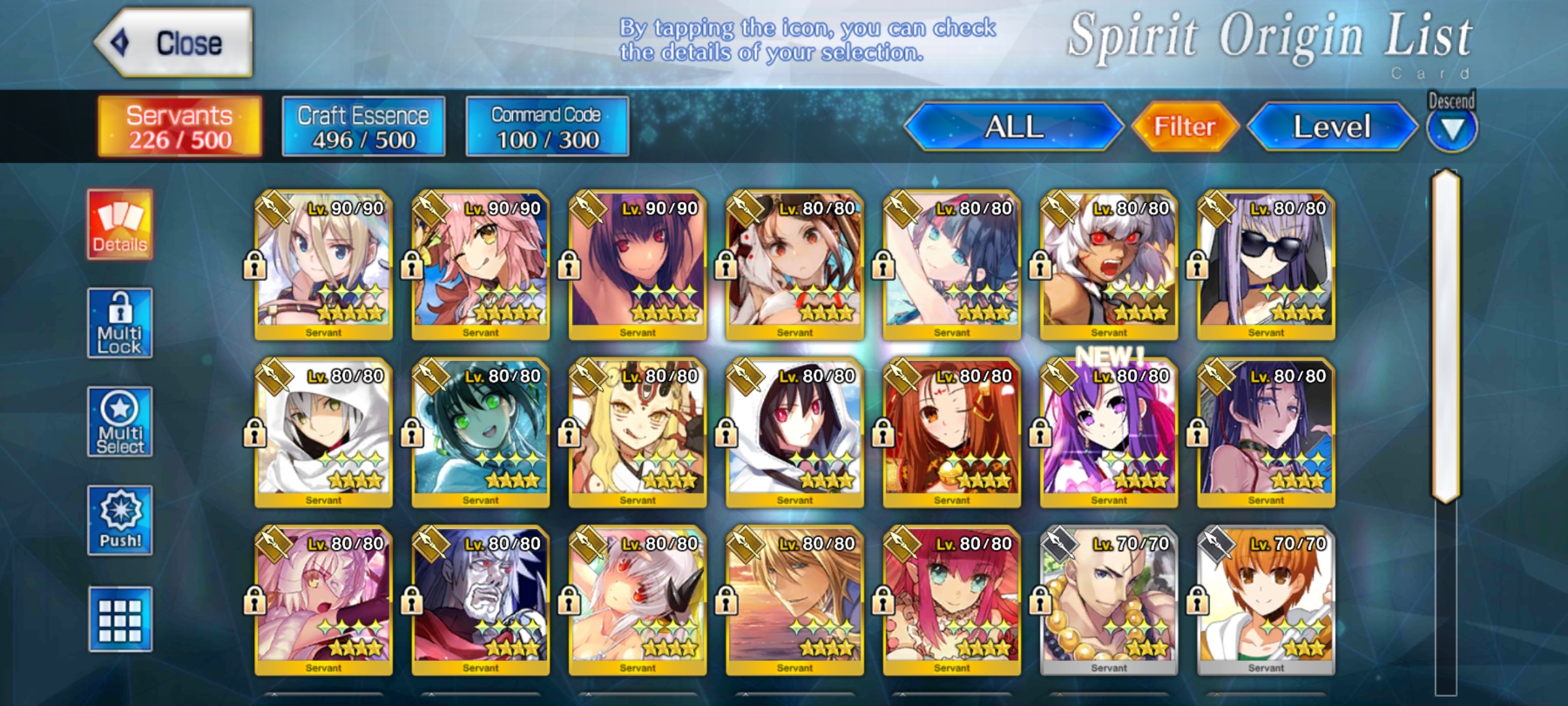The width and height of the screenshot is (1568, 706).
Task: Open card Details view mode
Action: 120,226
